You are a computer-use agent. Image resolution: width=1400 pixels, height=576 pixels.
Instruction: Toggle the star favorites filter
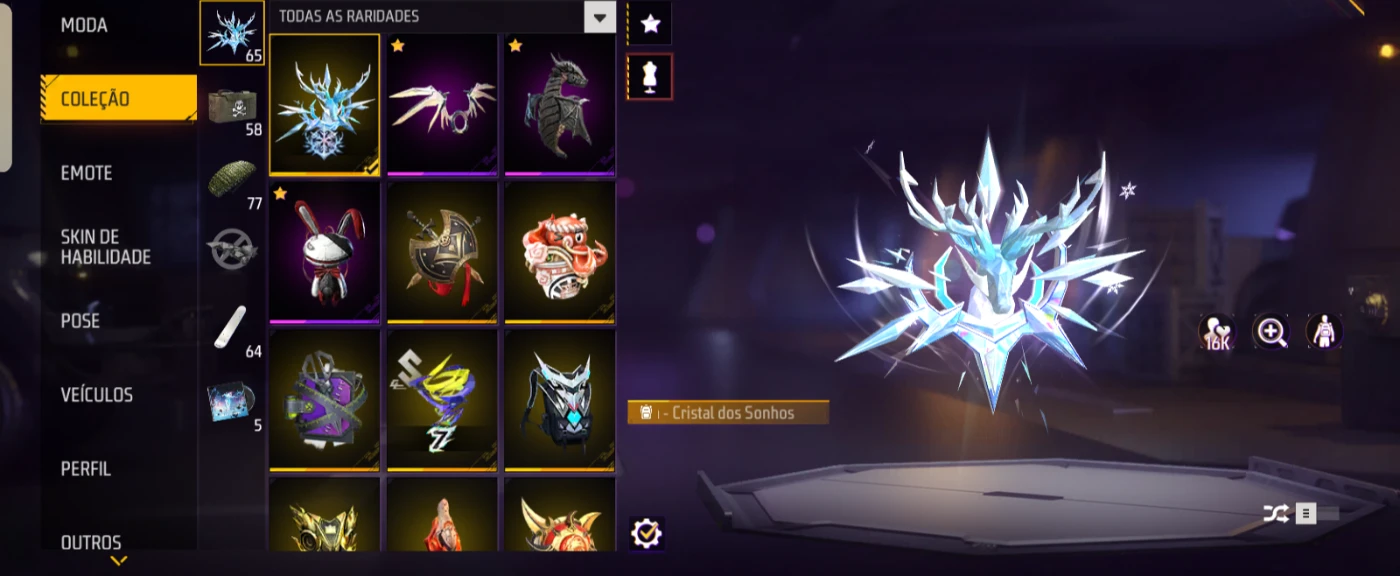pyautogui.click(x=650, y=24)
